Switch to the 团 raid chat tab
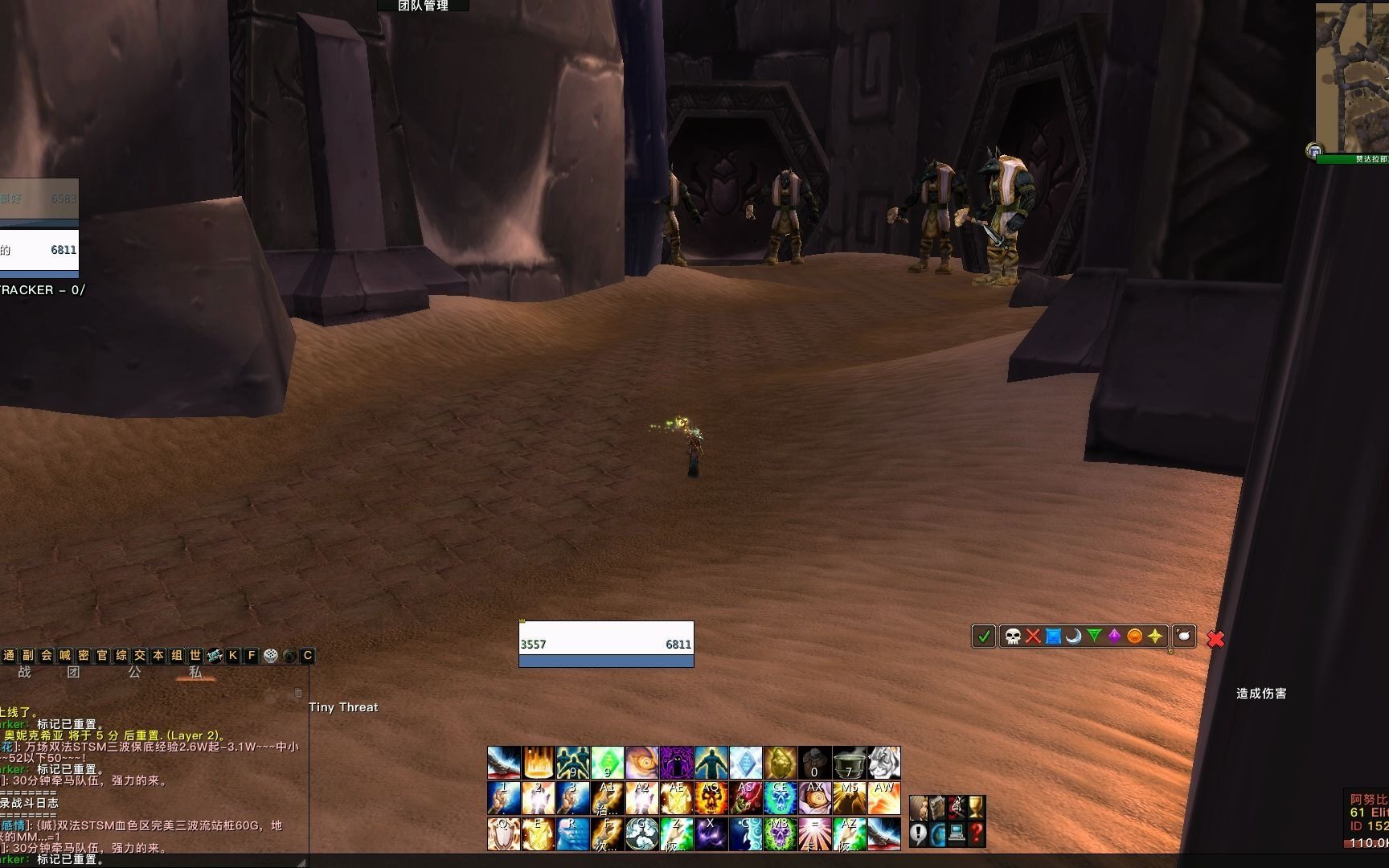1389x868 pixels. tap(74, 673)
